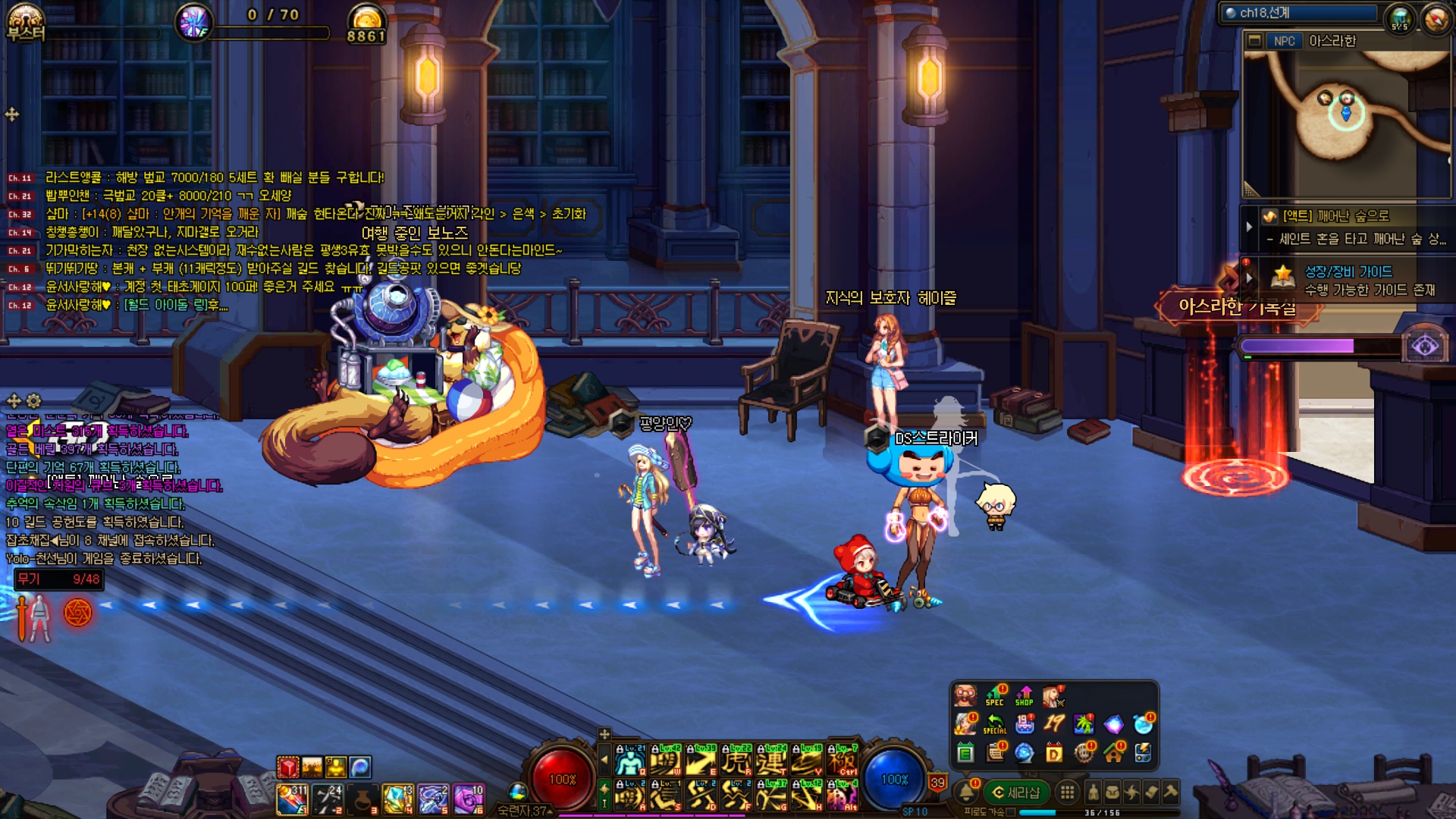This screenshot has width=1456, height=819.
Task: Toggle the fatigue acceleration checkbox
Action: (x=1011, y=812)
